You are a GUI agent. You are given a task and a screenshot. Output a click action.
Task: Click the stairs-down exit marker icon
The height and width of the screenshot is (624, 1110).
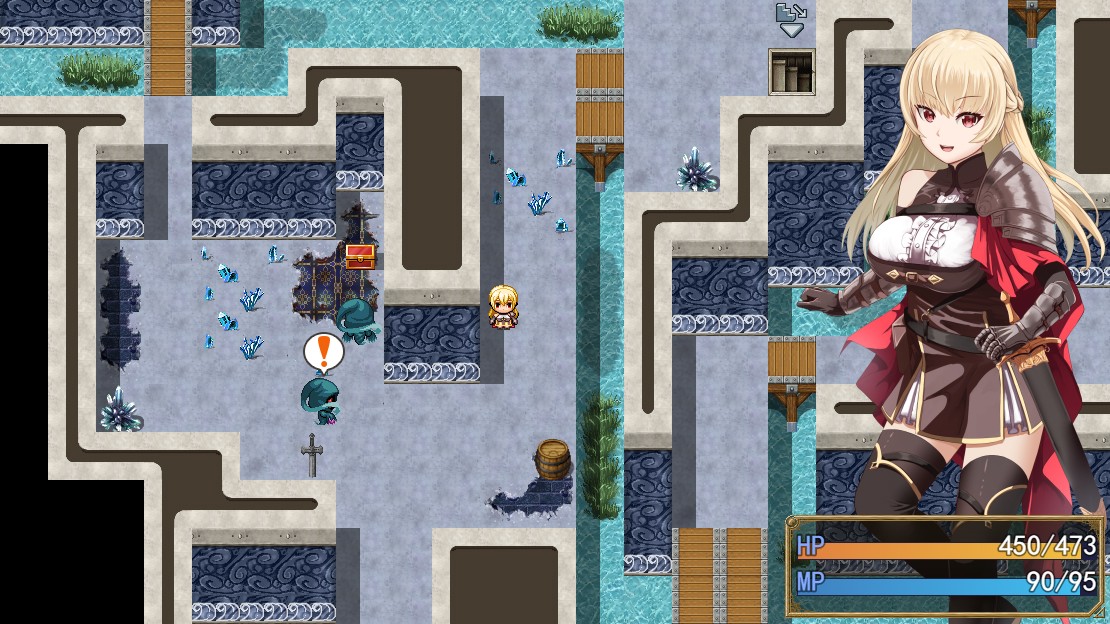click(x=790, y=20)
